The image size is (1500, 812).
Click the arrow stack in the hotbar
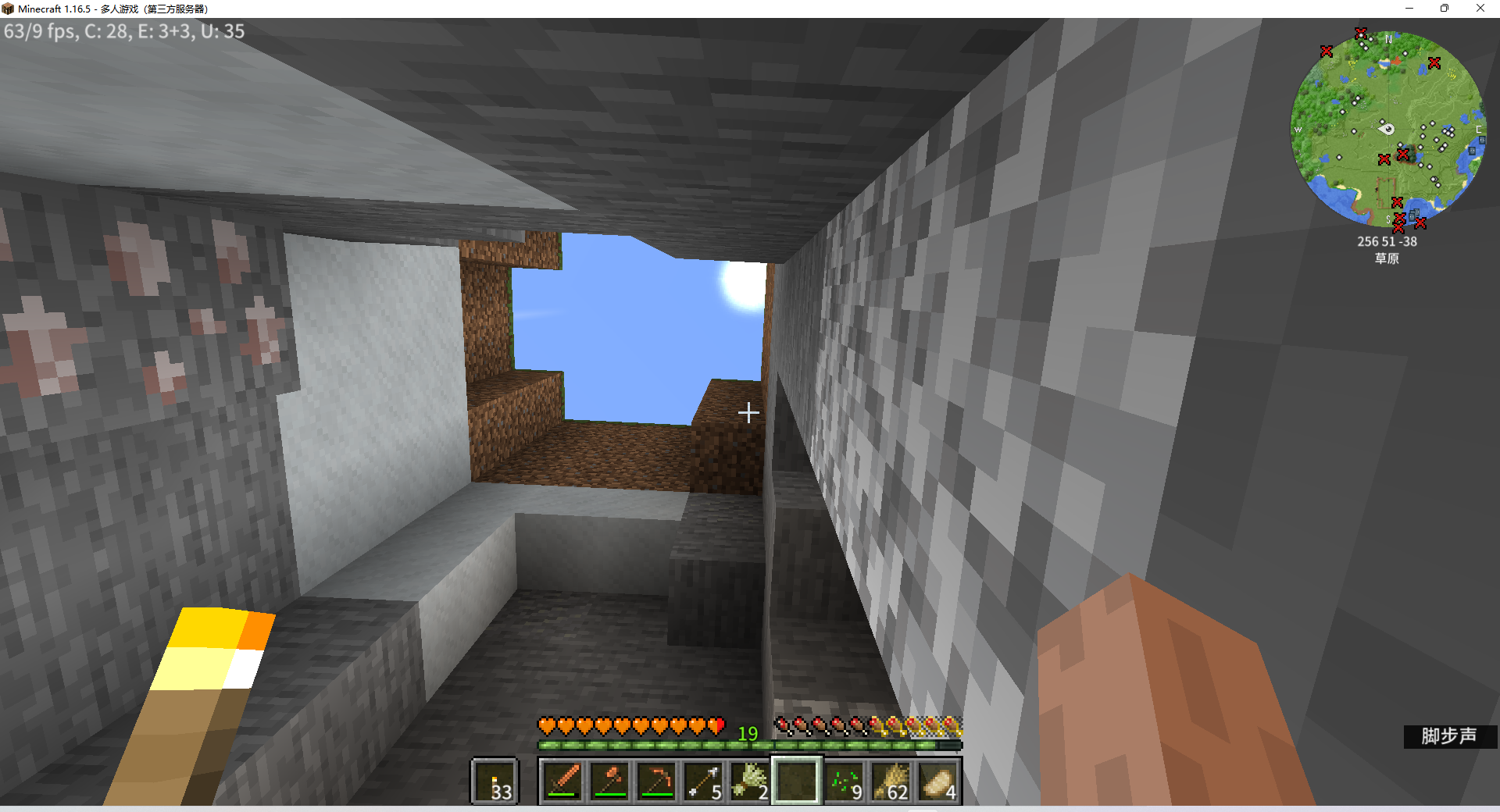702,781
